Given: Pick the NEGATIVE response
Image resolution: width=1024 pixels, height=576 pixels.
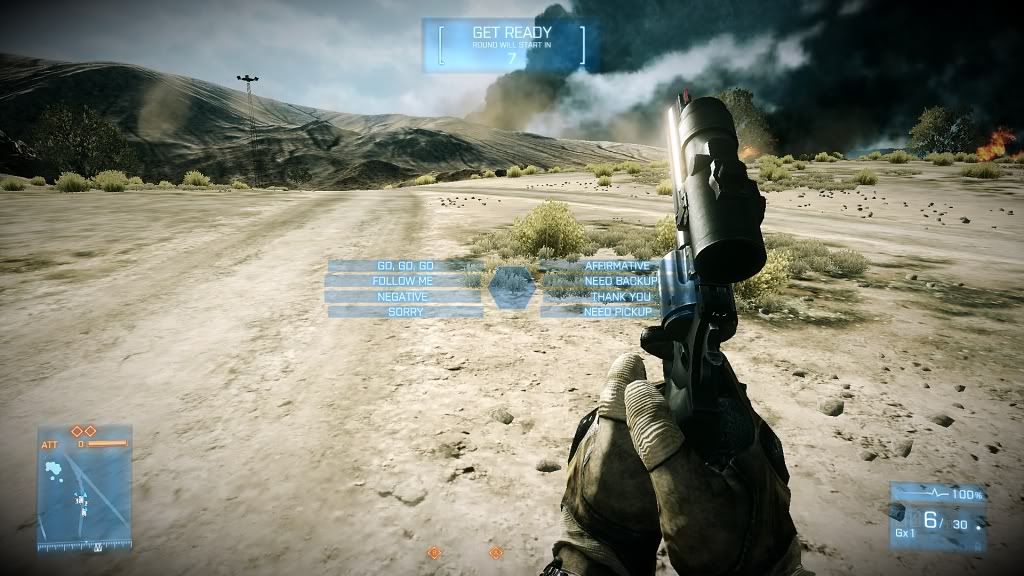Looking at the screenshot, I should pos(403,297).
